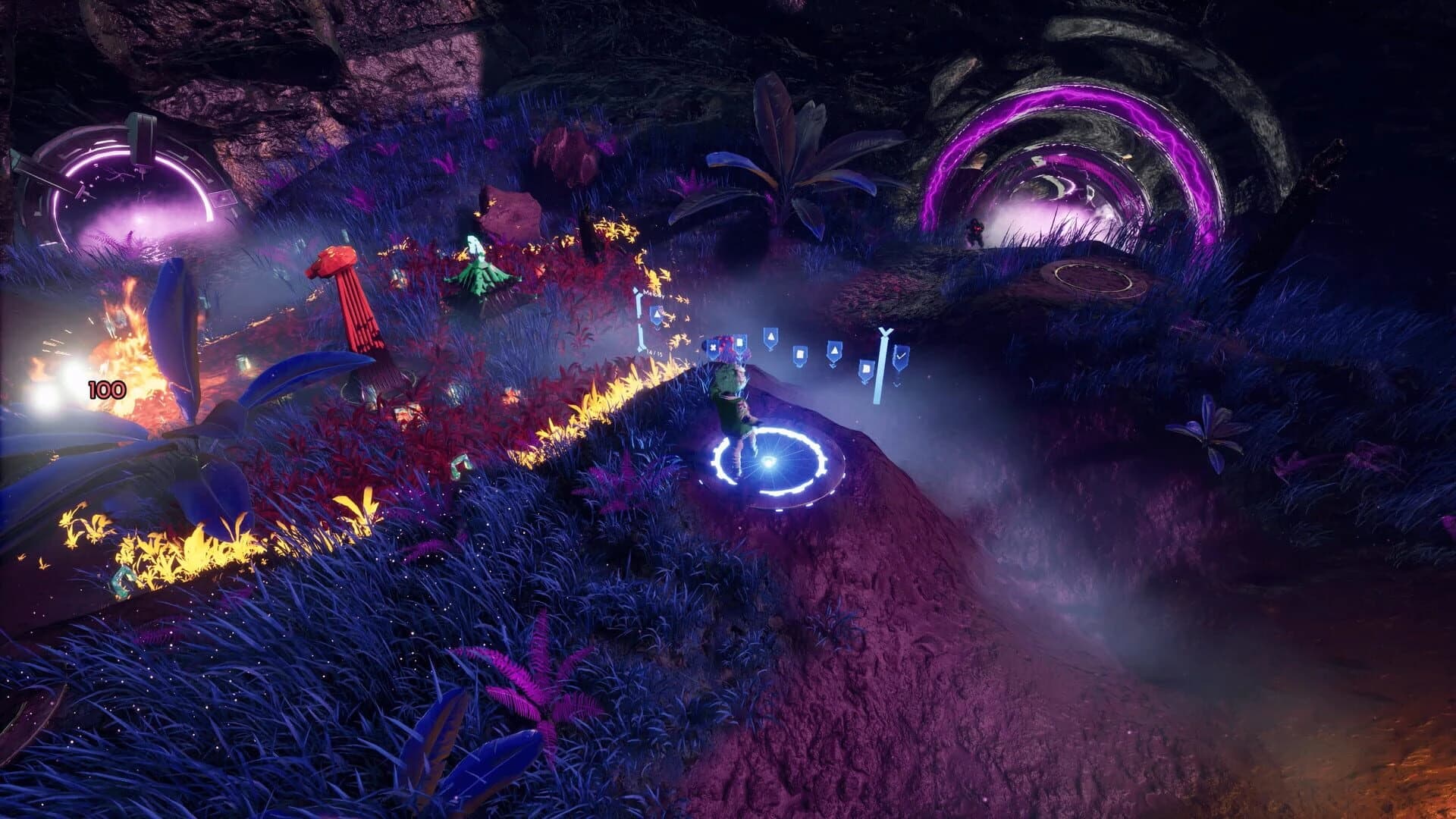
Task: Select the second square note in the melody row
Action: coord(799,355)
